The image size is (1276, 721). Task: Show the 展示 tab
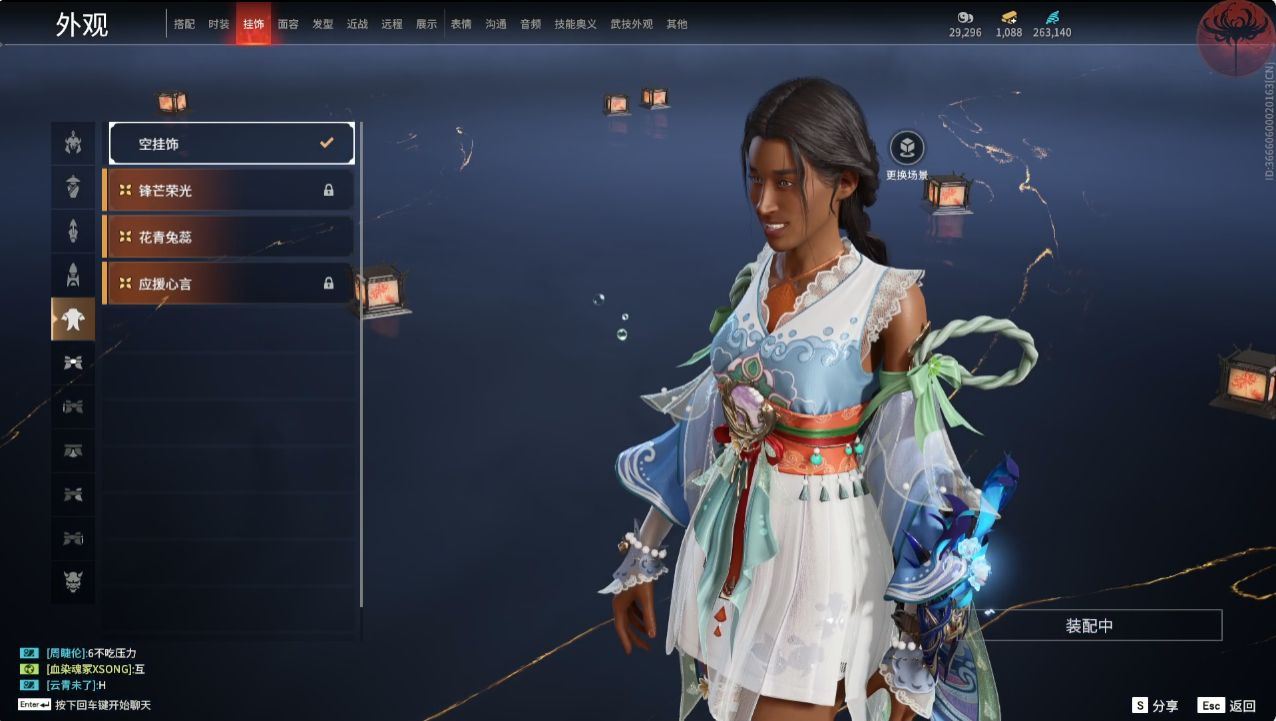(426, 24)
